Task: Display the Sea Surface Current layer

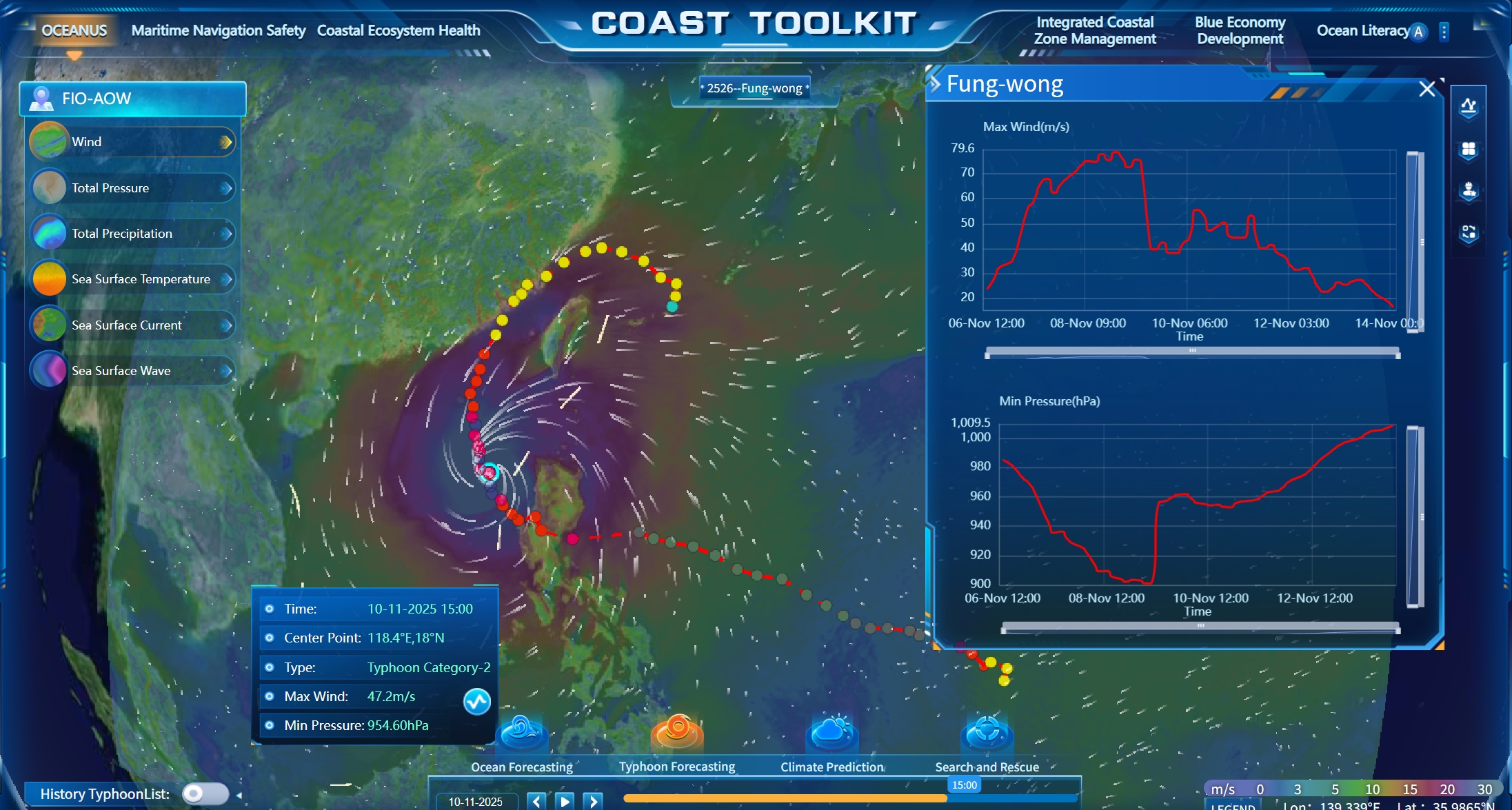Action: 131,325
